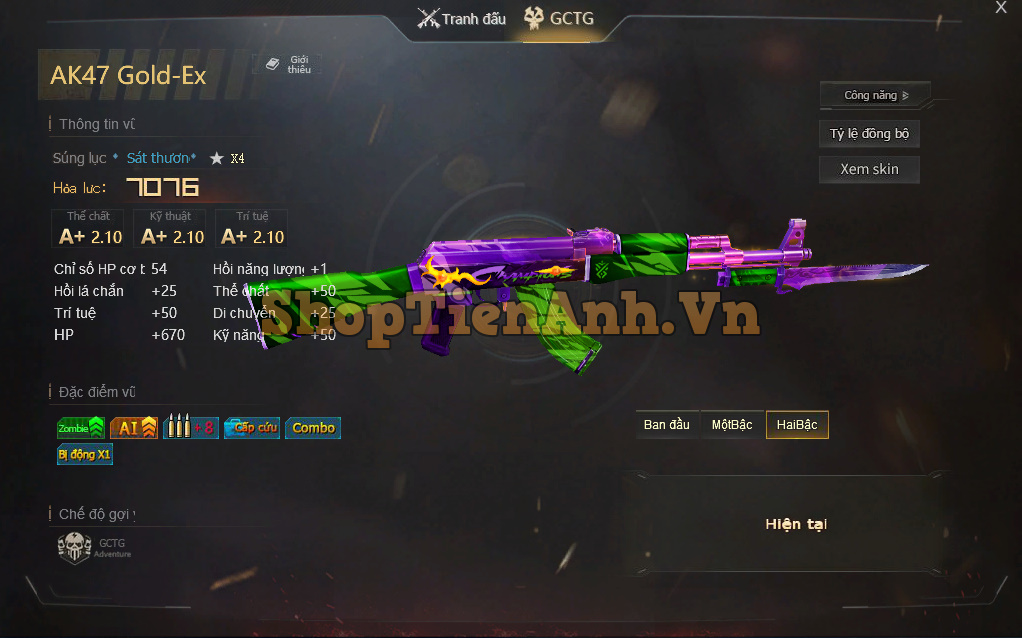This screenshot has width=1022, height=638.
Task: Click the Combo feature badge
Action: pos(313,428)
